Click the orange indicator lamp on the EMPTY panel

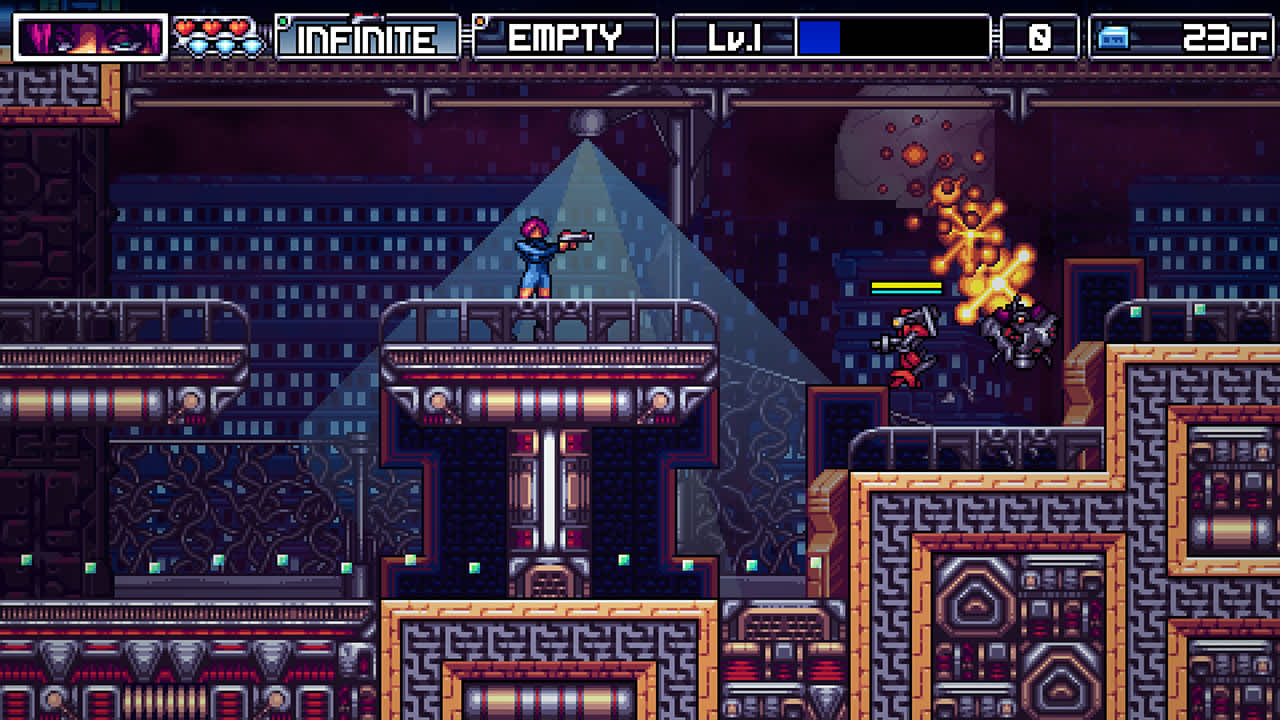click(x=480, y=20)
